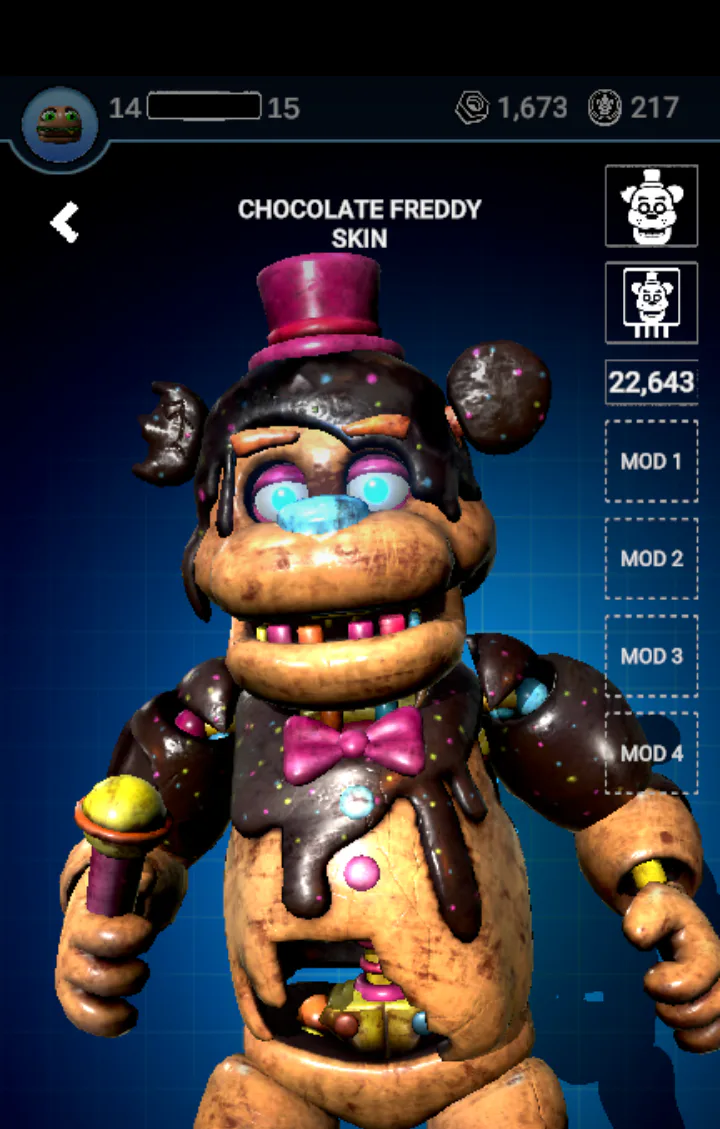The height and width of the screenshot is (1129, 720).
Task: Select the MOD 2 slot
Action: 651,558
